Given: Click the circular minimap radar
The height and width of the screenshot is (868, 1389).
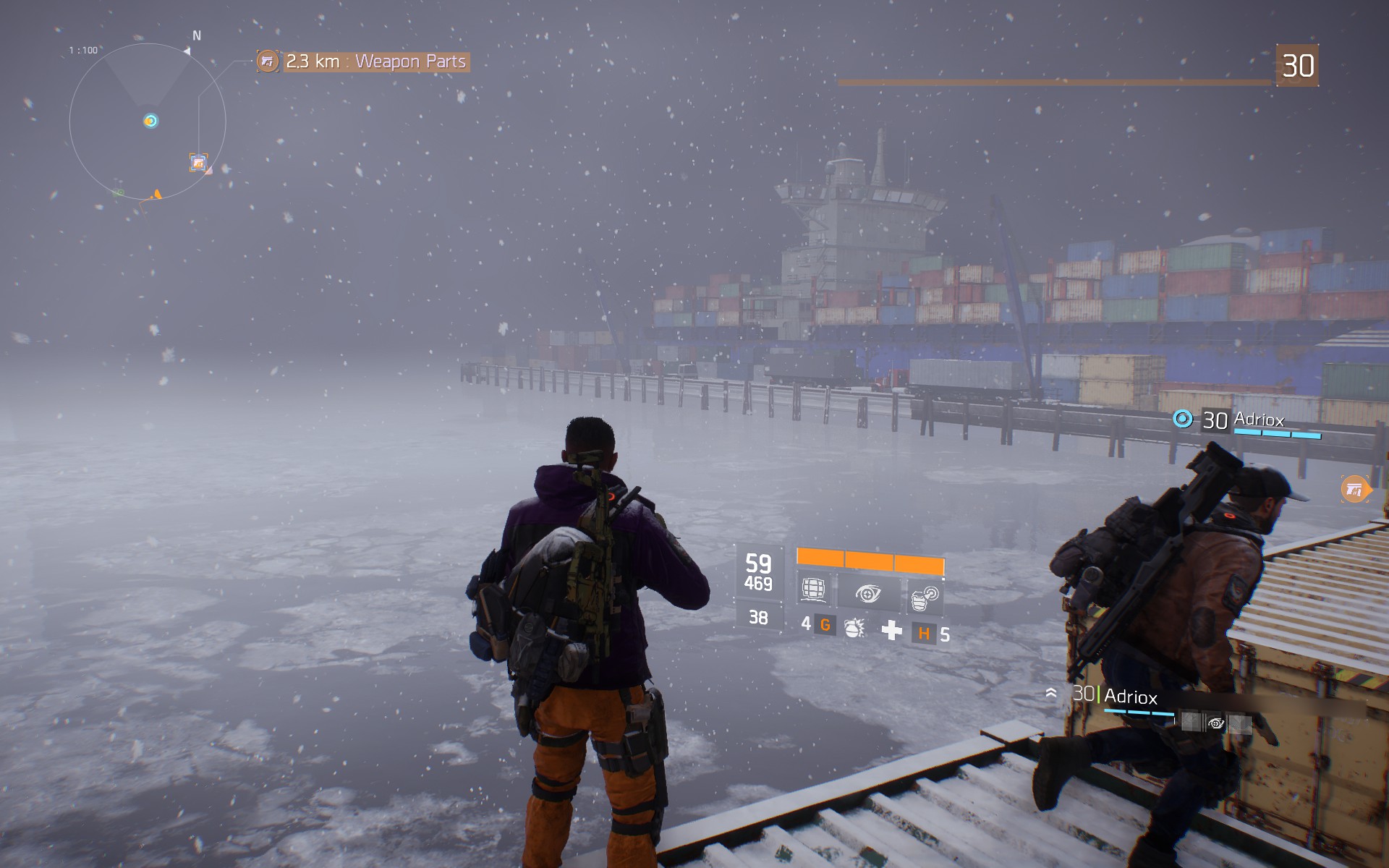Looking at the screenshot, I should click(x=148, y=122).
